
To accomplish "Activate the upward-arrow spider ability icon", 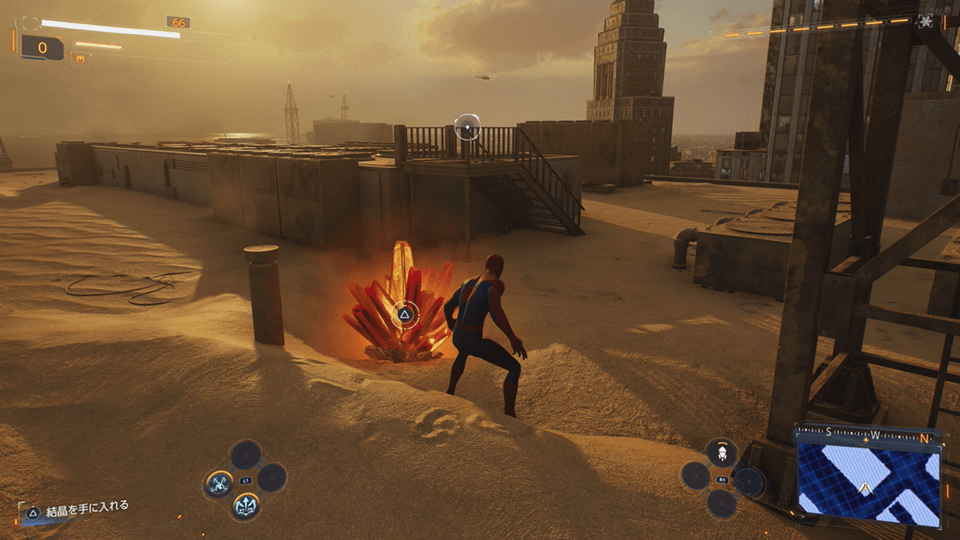I will (x=245, y=505).
